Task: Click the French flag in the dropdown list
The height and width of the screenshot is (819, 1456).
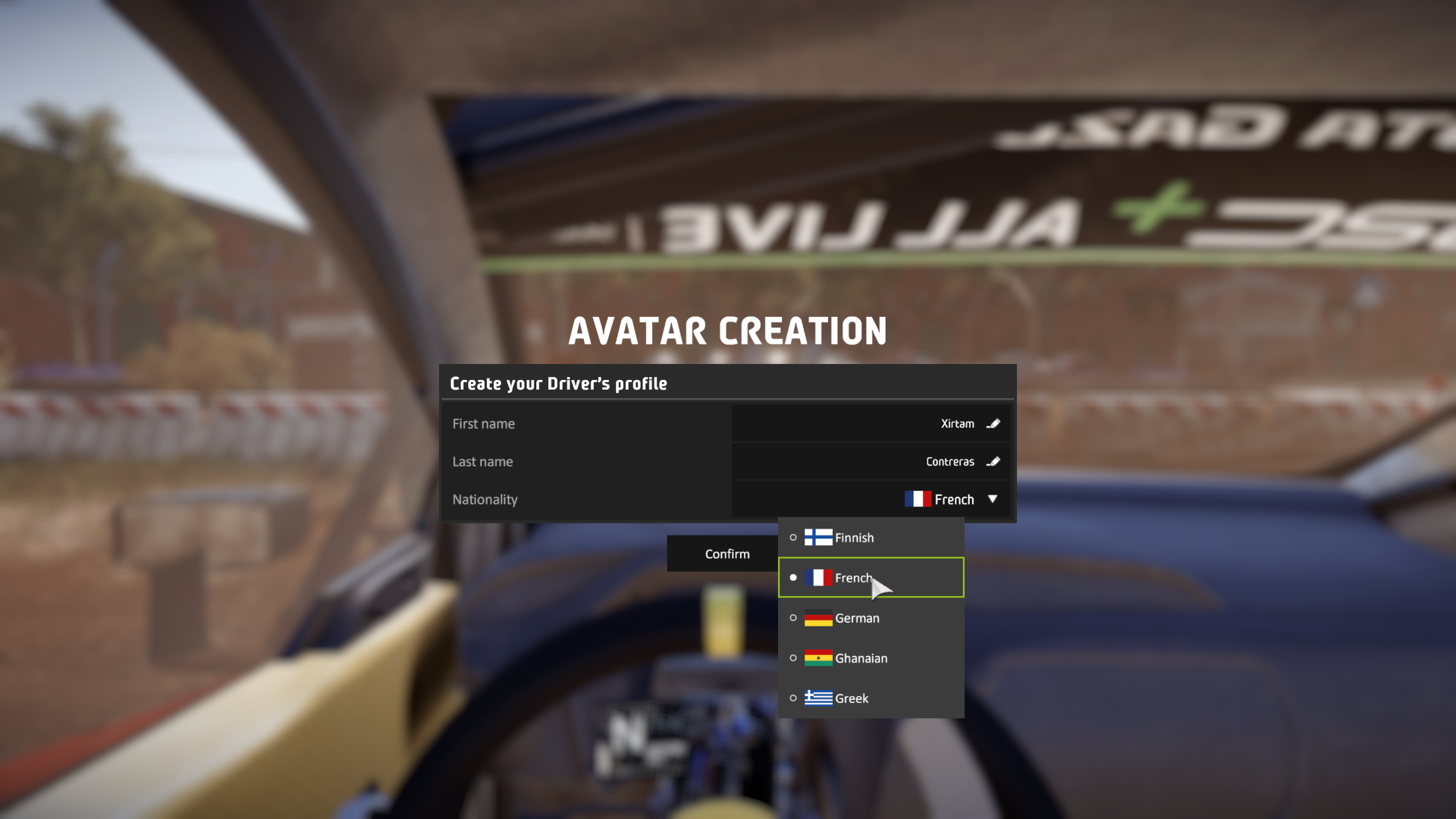Action: (x=819, y=577)
